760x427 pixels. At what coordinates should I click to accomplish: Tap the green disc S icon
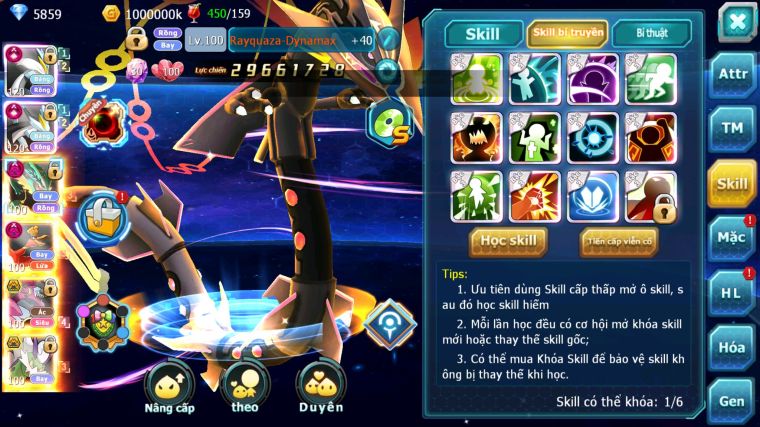pos(384,123)
